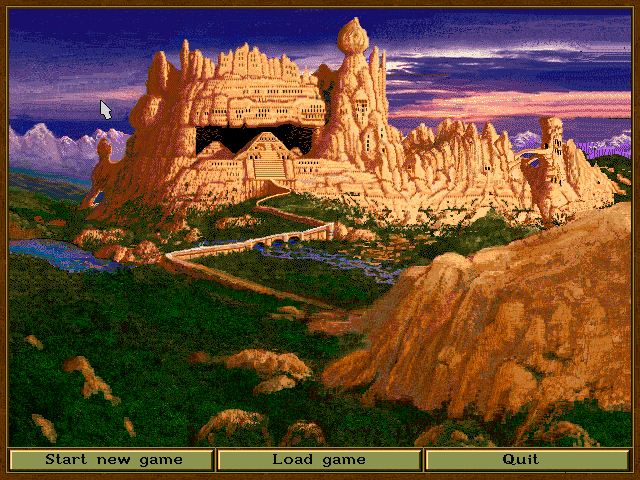640x480 pixels.
Task: Open the Load game menu
Action: pyautogui.click(x=319, y=460)
